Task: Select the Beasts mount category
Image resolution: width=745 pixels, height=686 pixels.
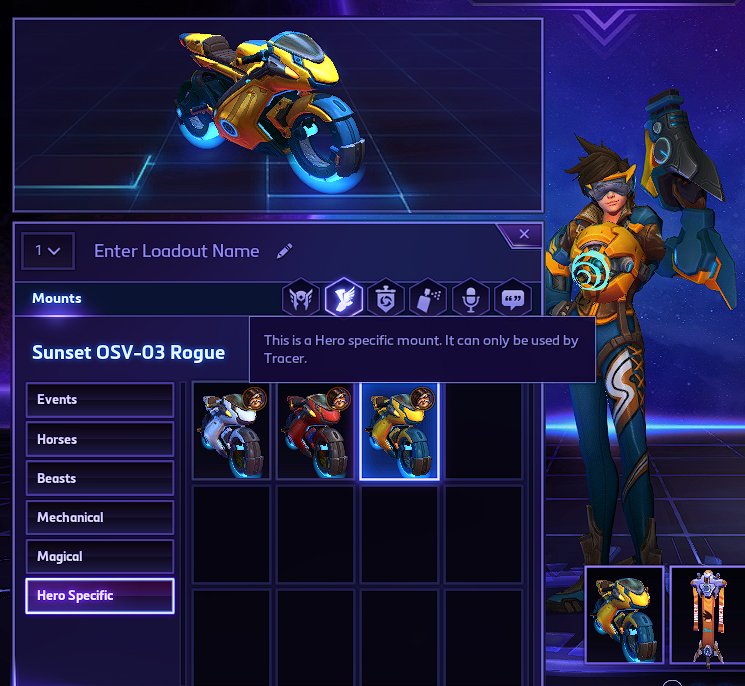Action: click(100, 478)
